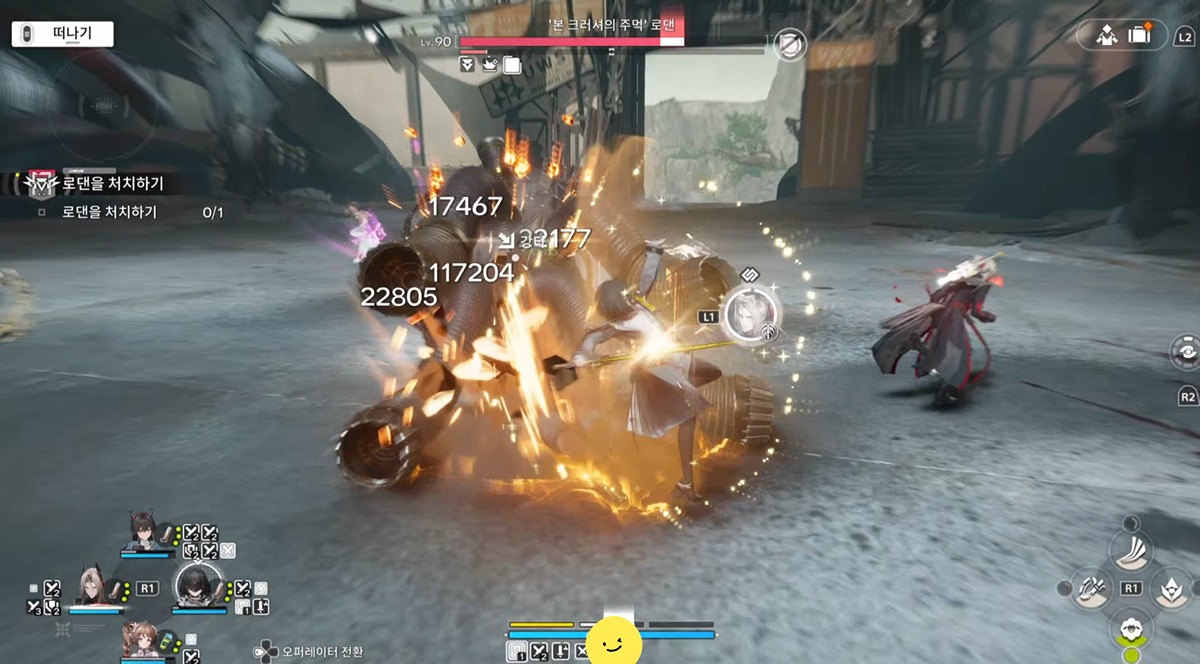Click the 떠나기 leave button
This screenshot has height=664, width=1200.
(62, 34)
